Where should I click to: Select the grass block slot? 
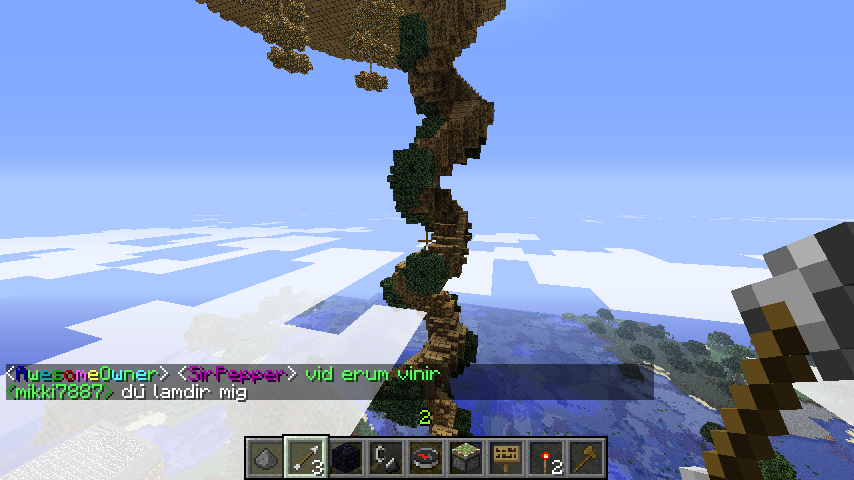[x=466, y=457]
